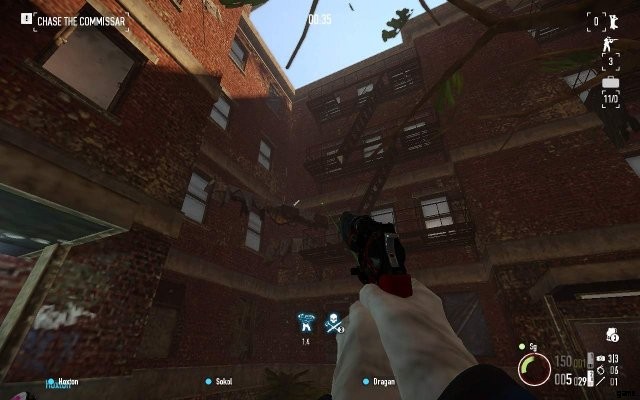This screenshot has height=400, width=640.
Task: Click the cable tie icon
Action: pyautogui.click(x=599, y=381)
